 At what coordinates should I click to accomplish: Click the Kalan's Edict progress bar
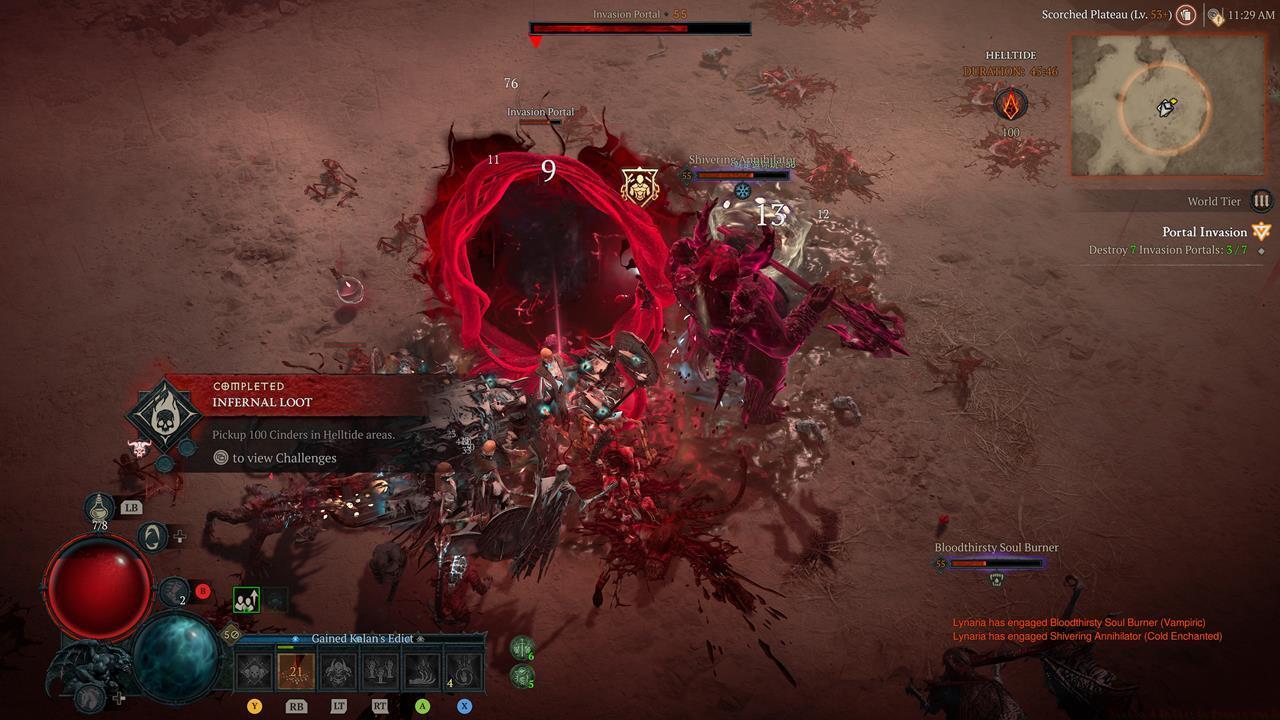coord(362,639)
